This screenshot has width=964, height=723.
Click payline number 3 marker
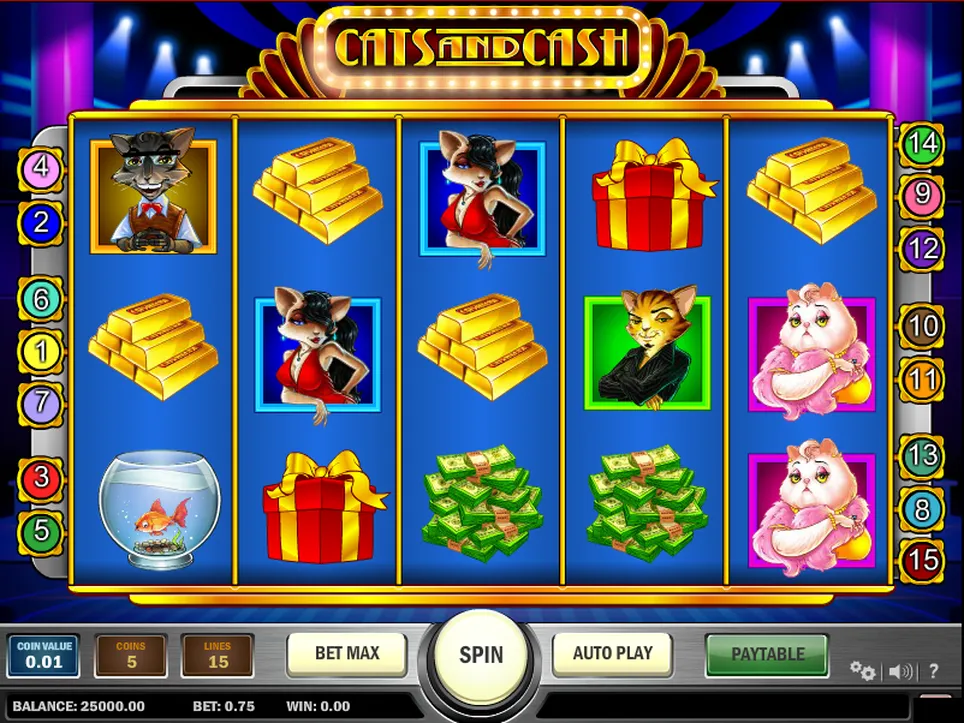[41, 477]
